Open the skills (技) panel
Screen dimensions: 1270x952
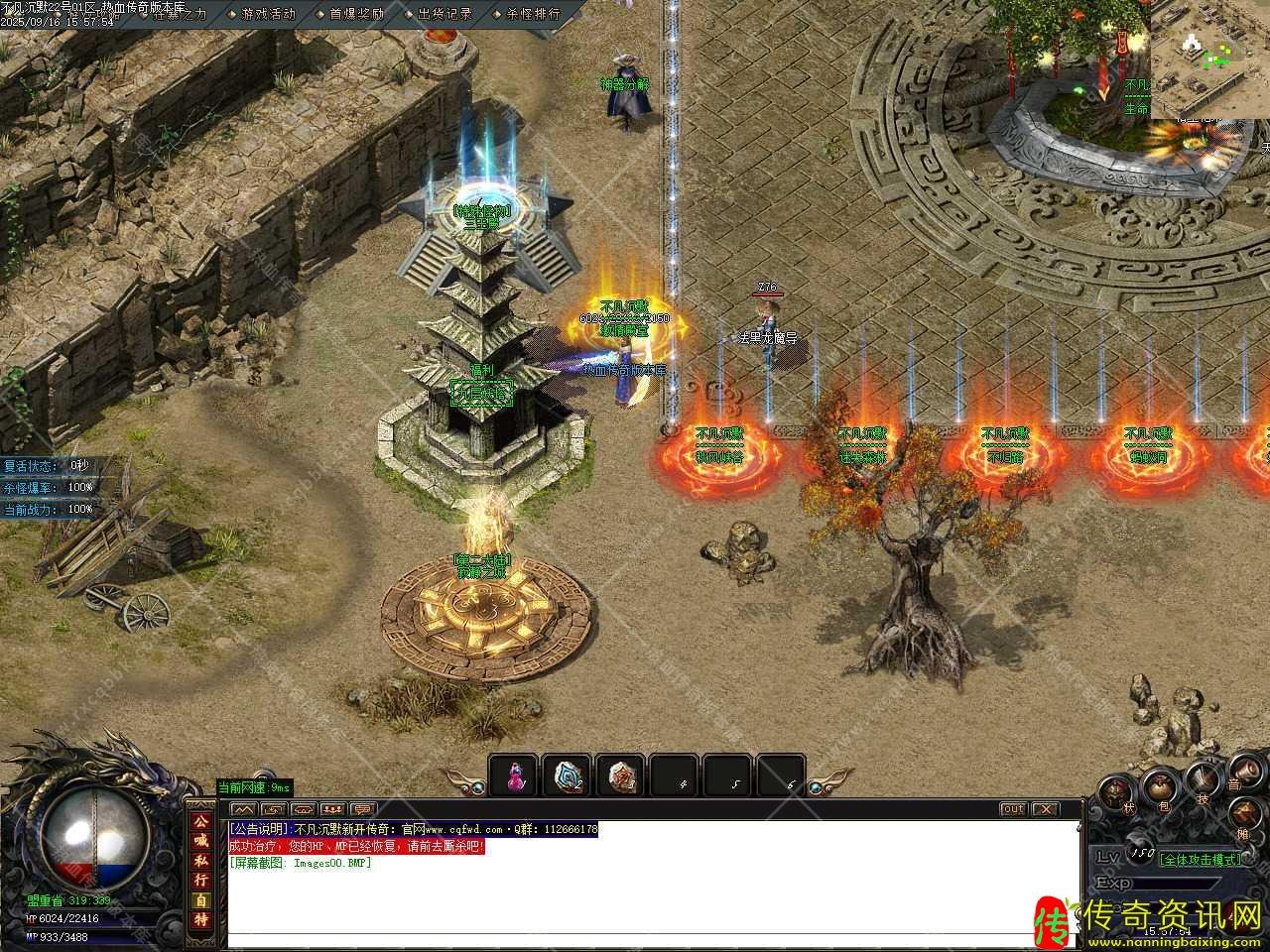tap(1202, 779)
